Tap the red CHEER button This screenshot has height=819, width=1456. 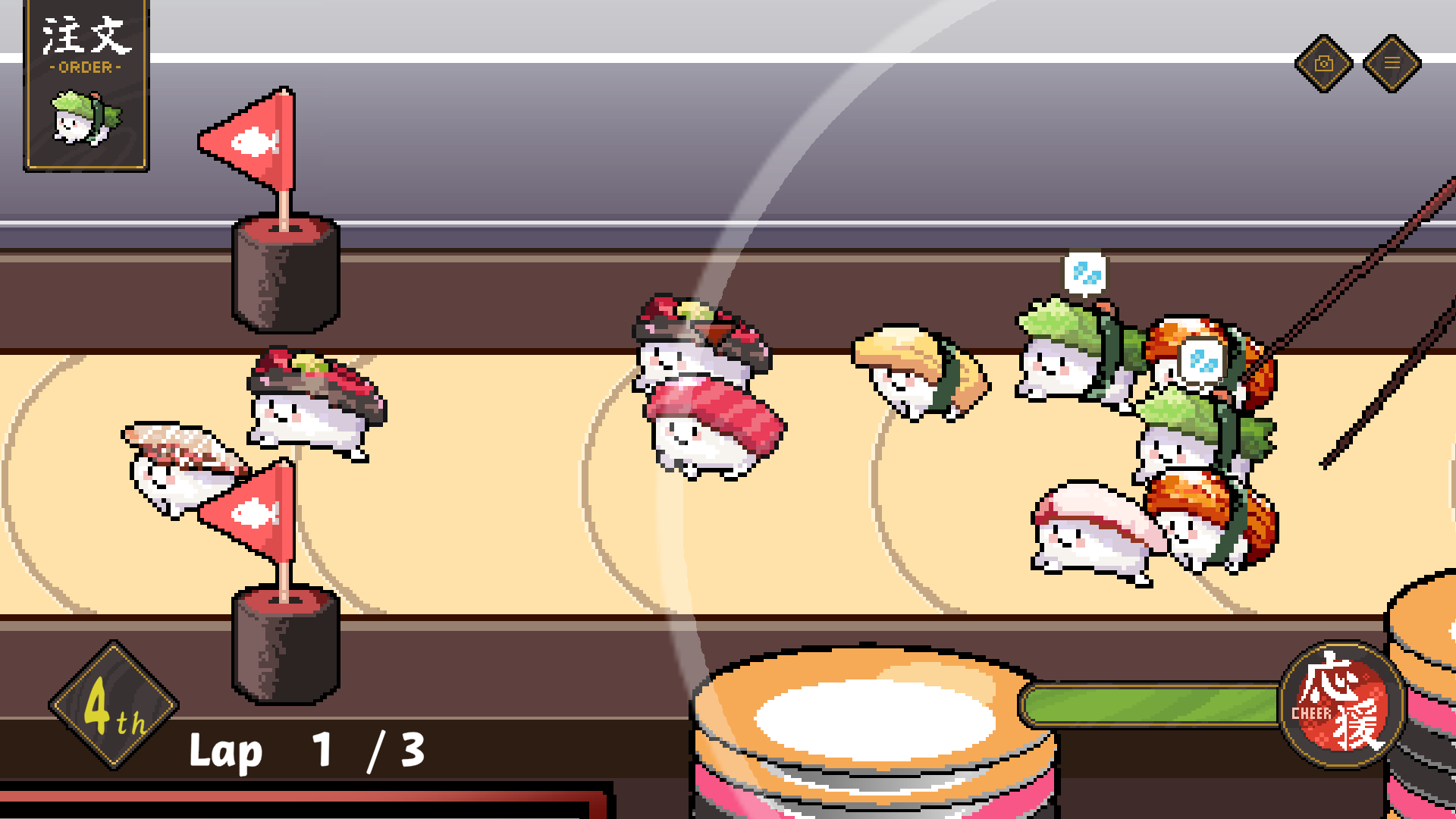click(1342, 704)
